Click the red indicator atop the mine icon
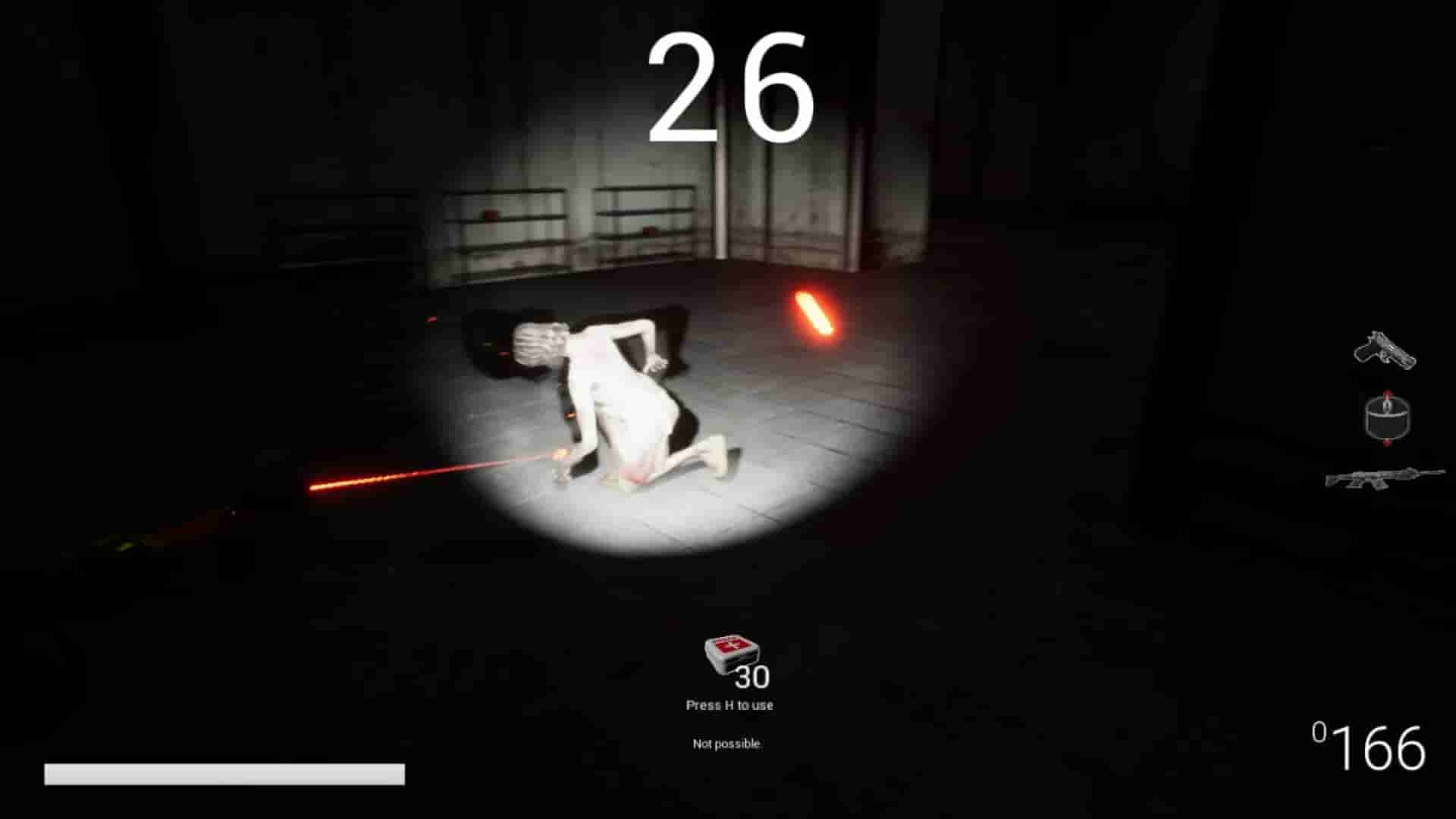 [x=1387, y=392]
